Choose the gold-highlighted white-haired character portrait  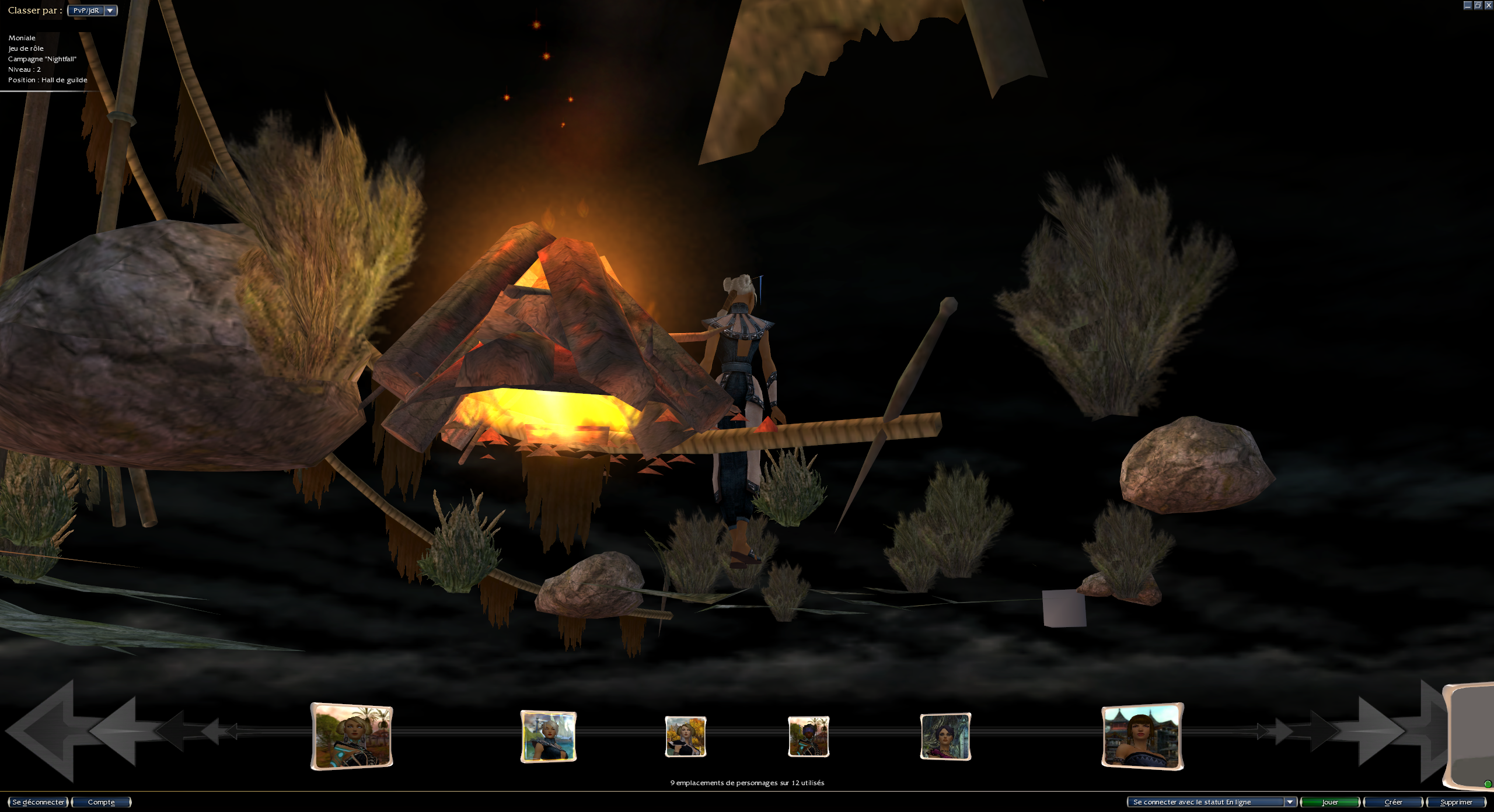pyautogui.click(x=548, y=736)
